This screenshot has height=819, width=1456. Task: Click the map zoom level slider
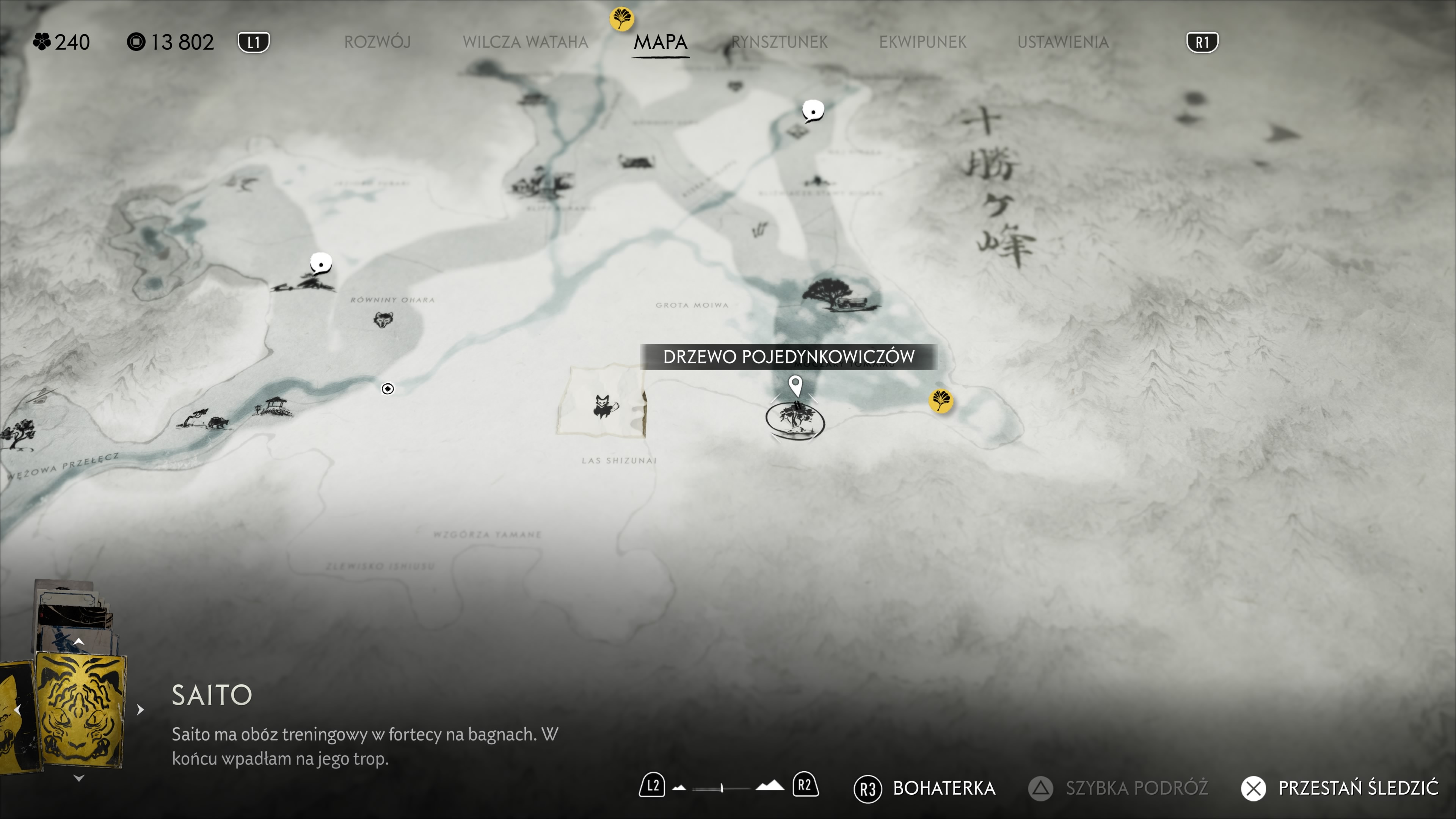(x=721, y=788)
